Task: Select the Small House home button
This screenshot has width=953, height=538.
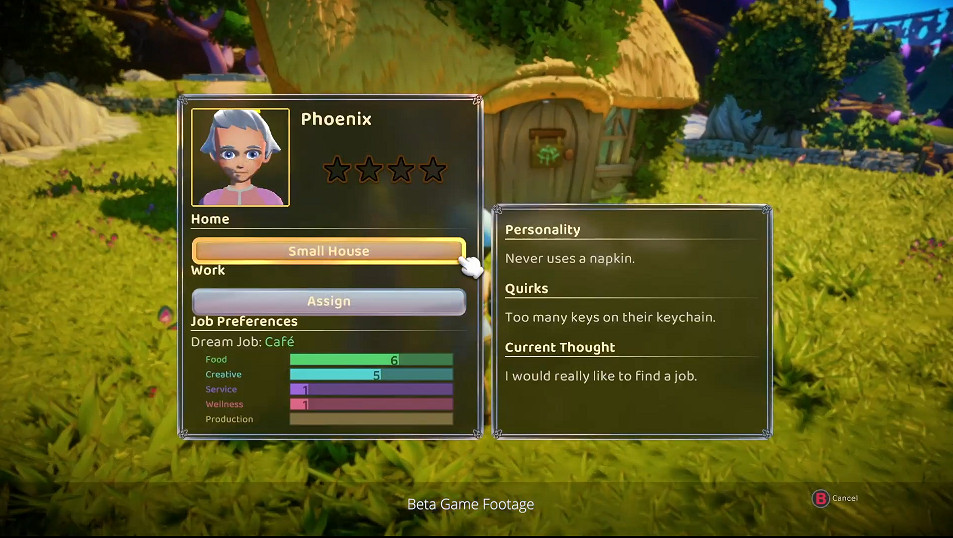Action: coord(328,251)
